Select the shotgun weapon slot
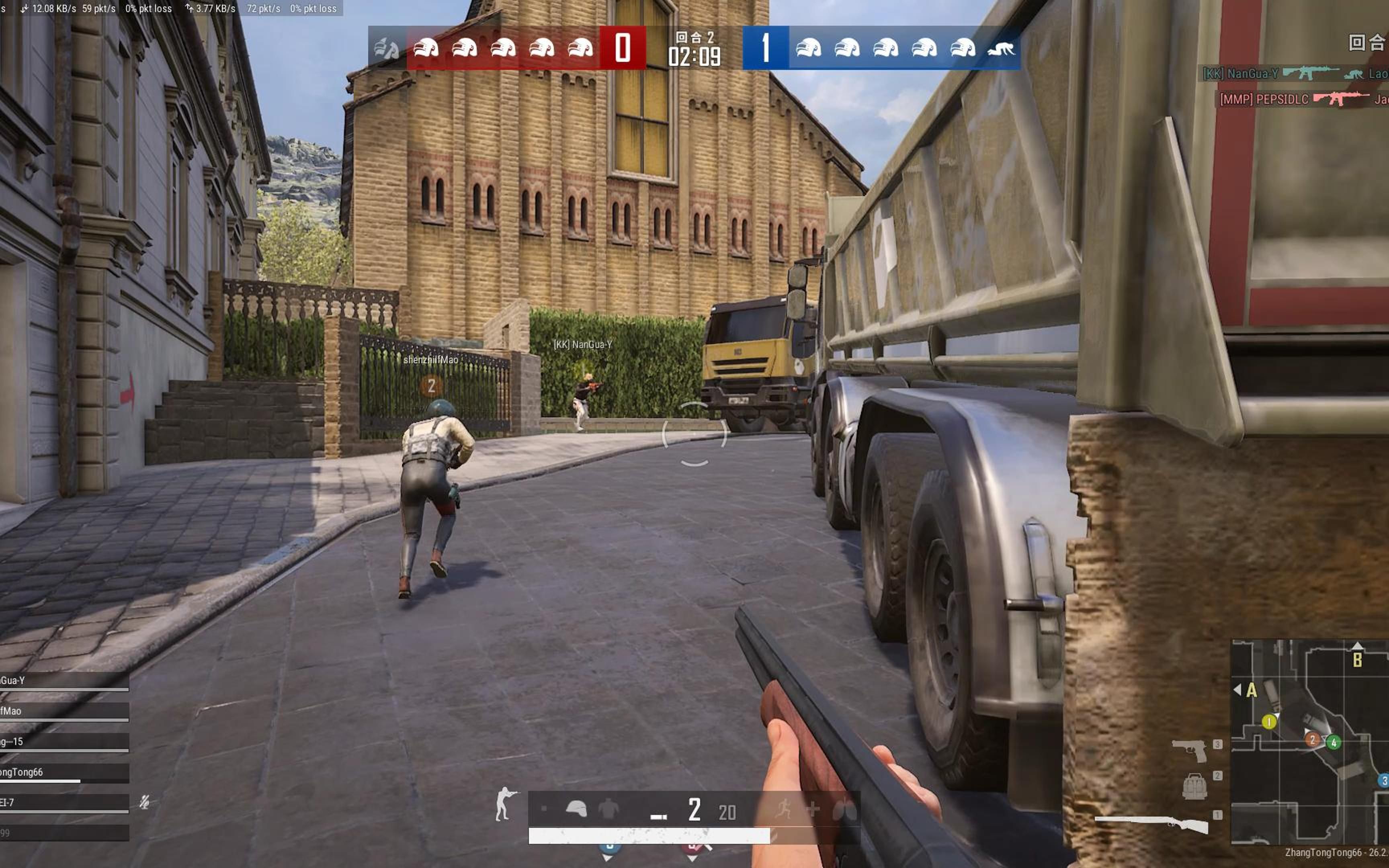1389x868 pixels. coord(1153,823)
